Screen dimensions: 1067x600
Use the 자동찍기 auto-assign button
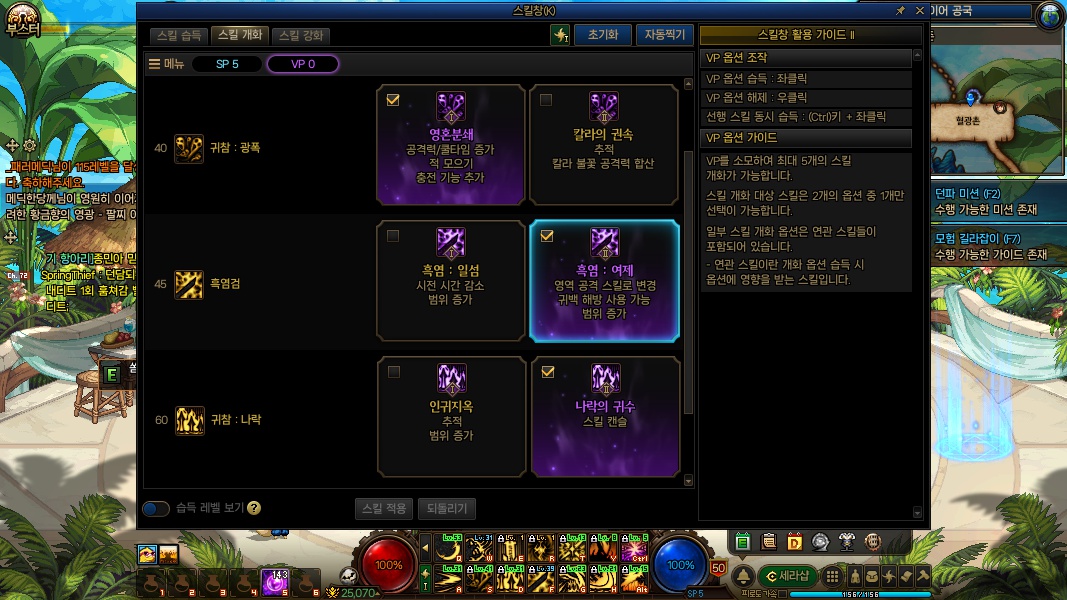click(x=663, y=35)
